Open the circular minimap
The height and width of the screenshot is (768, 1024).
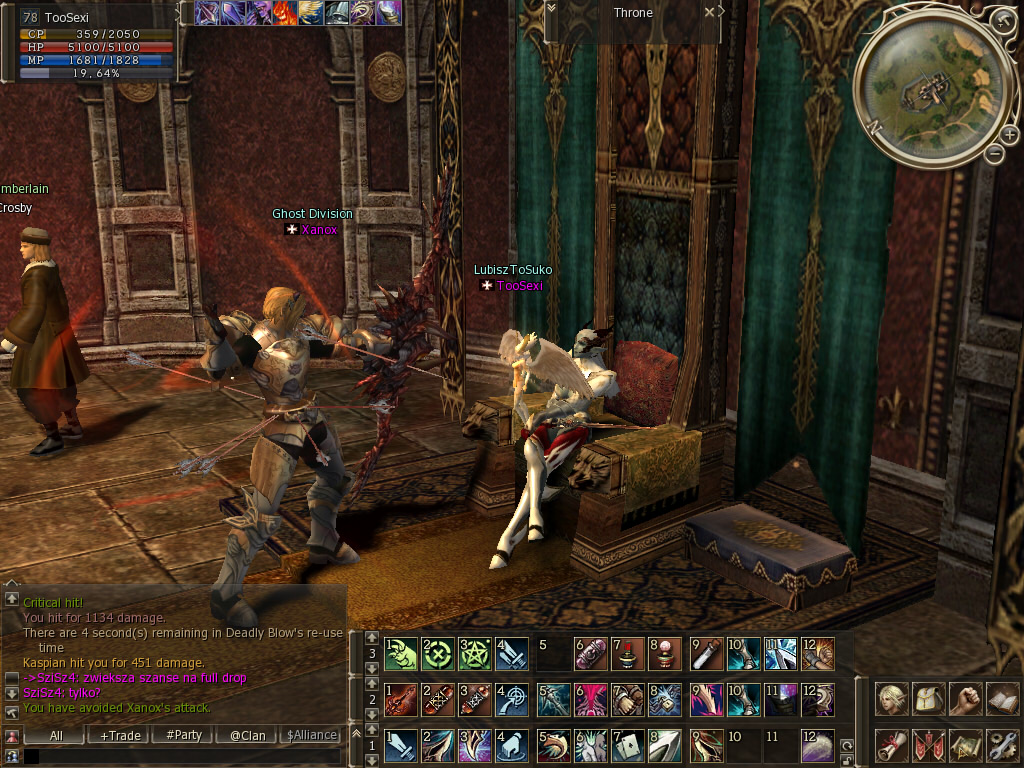click(x=925, y=89)
